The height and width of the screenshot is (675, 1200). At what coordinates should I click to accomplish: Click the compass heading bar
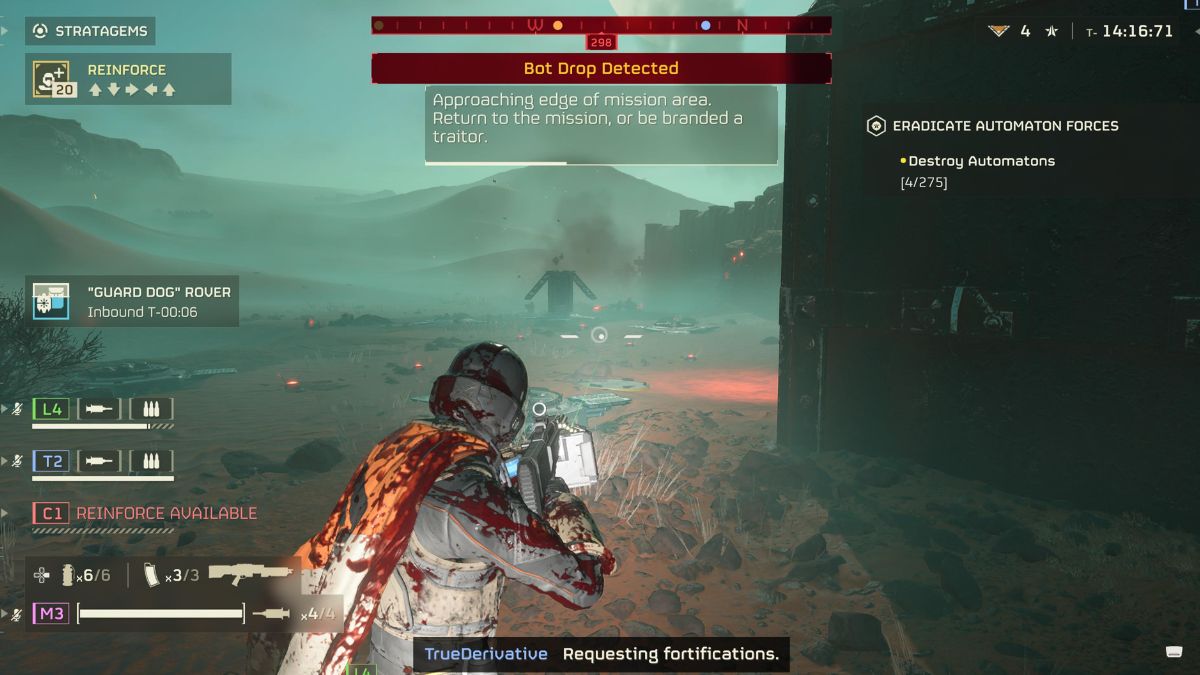601,25
